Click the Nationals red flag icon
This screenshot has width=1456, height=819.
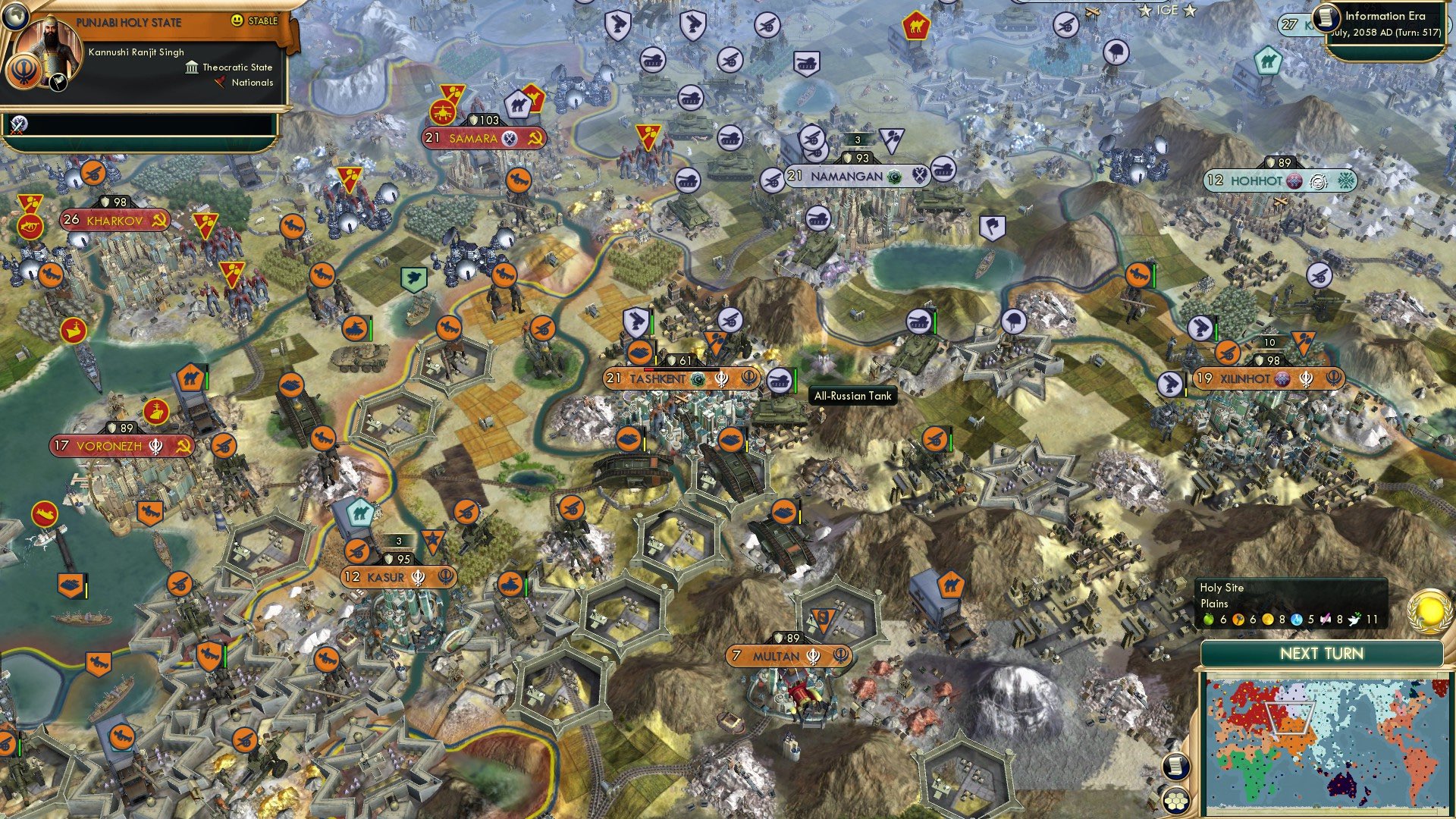coord(220,82)
